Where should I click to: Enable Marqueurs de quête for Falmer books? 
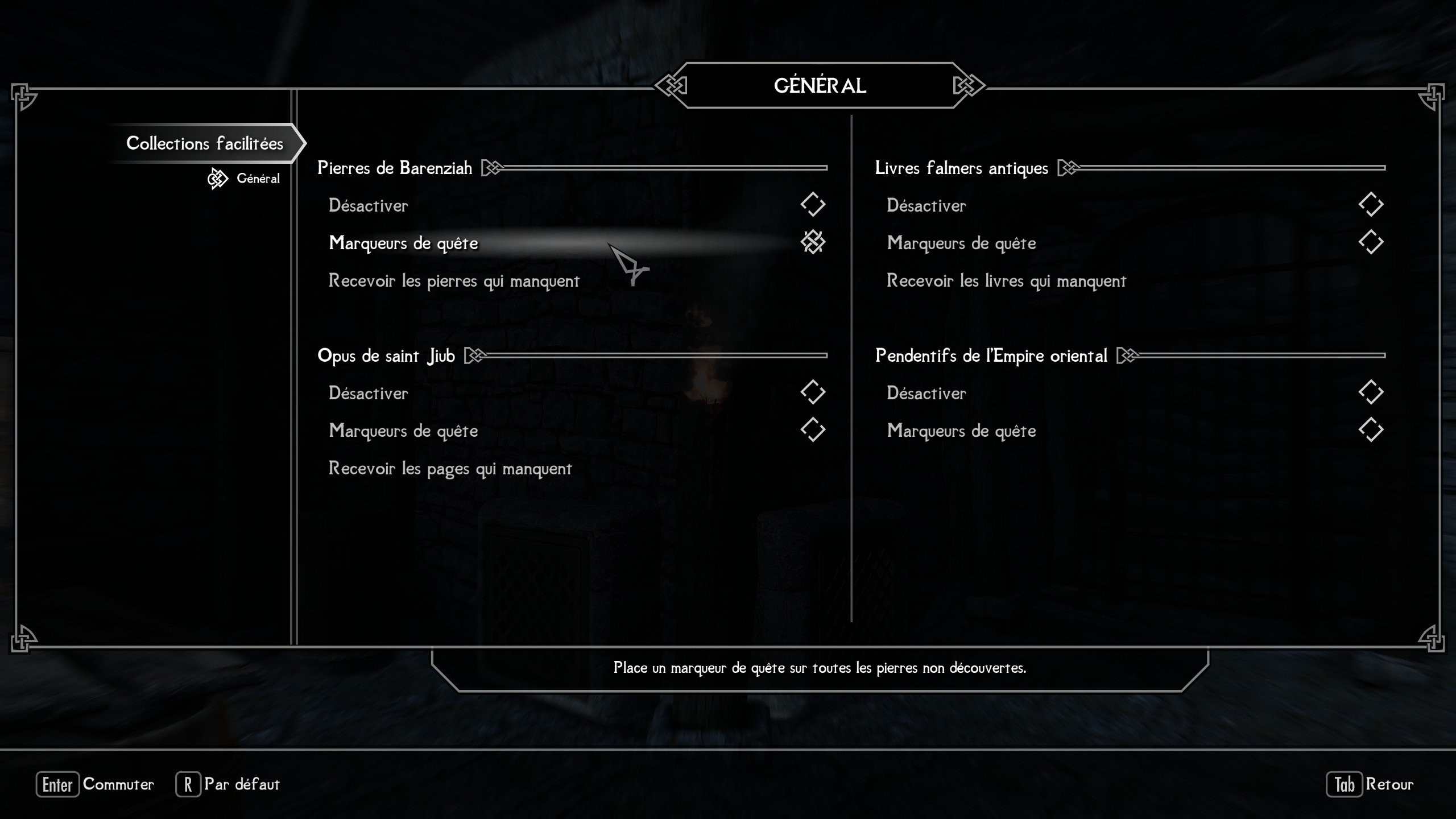click(1371, 243)
